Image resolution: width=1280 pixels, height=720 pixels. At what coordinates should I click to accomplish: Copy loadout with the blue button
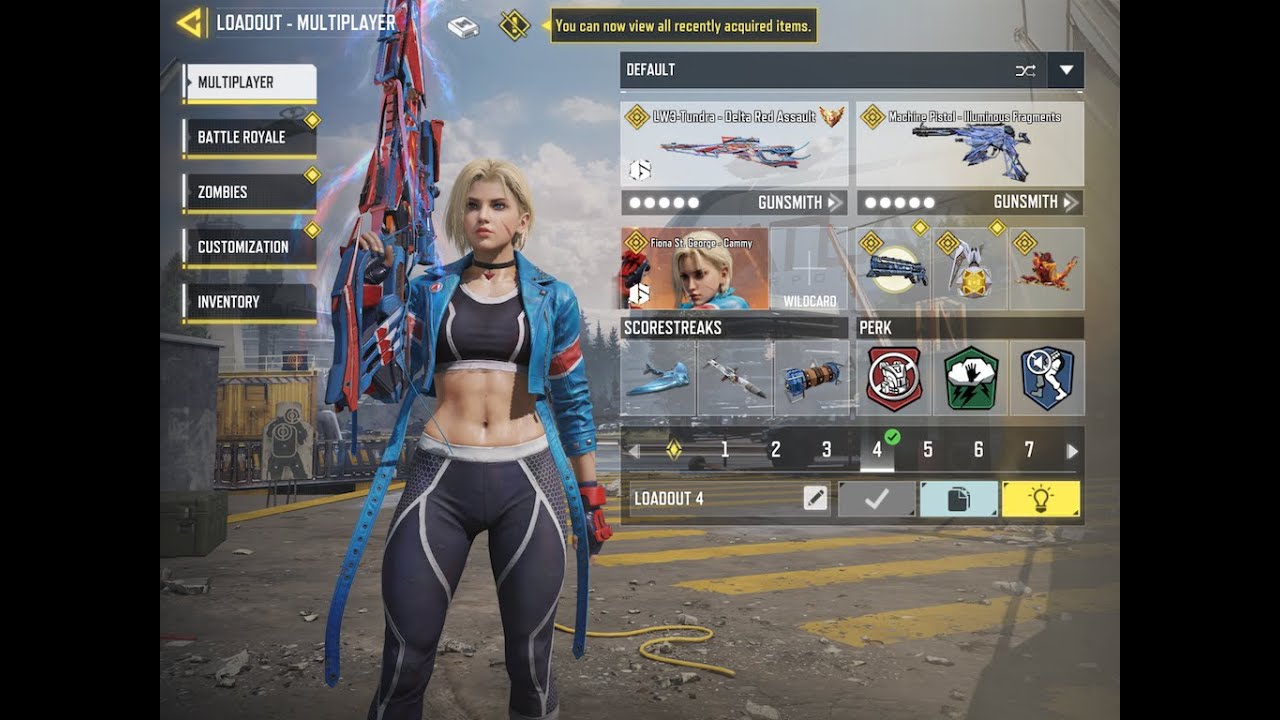coord(958,498)
